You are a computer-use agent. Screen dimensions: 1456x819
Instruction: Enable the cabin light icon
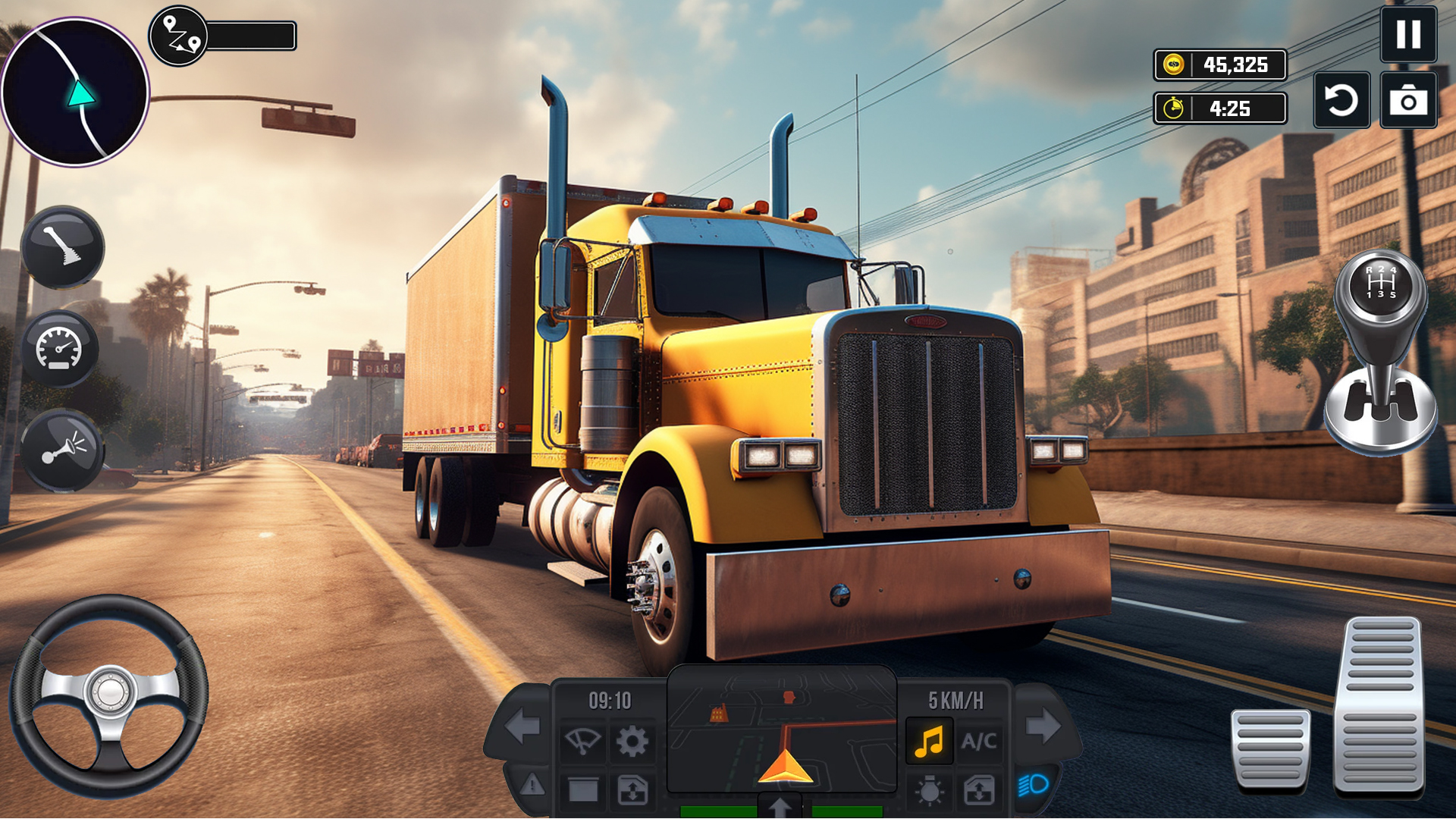tap(930, 790)
